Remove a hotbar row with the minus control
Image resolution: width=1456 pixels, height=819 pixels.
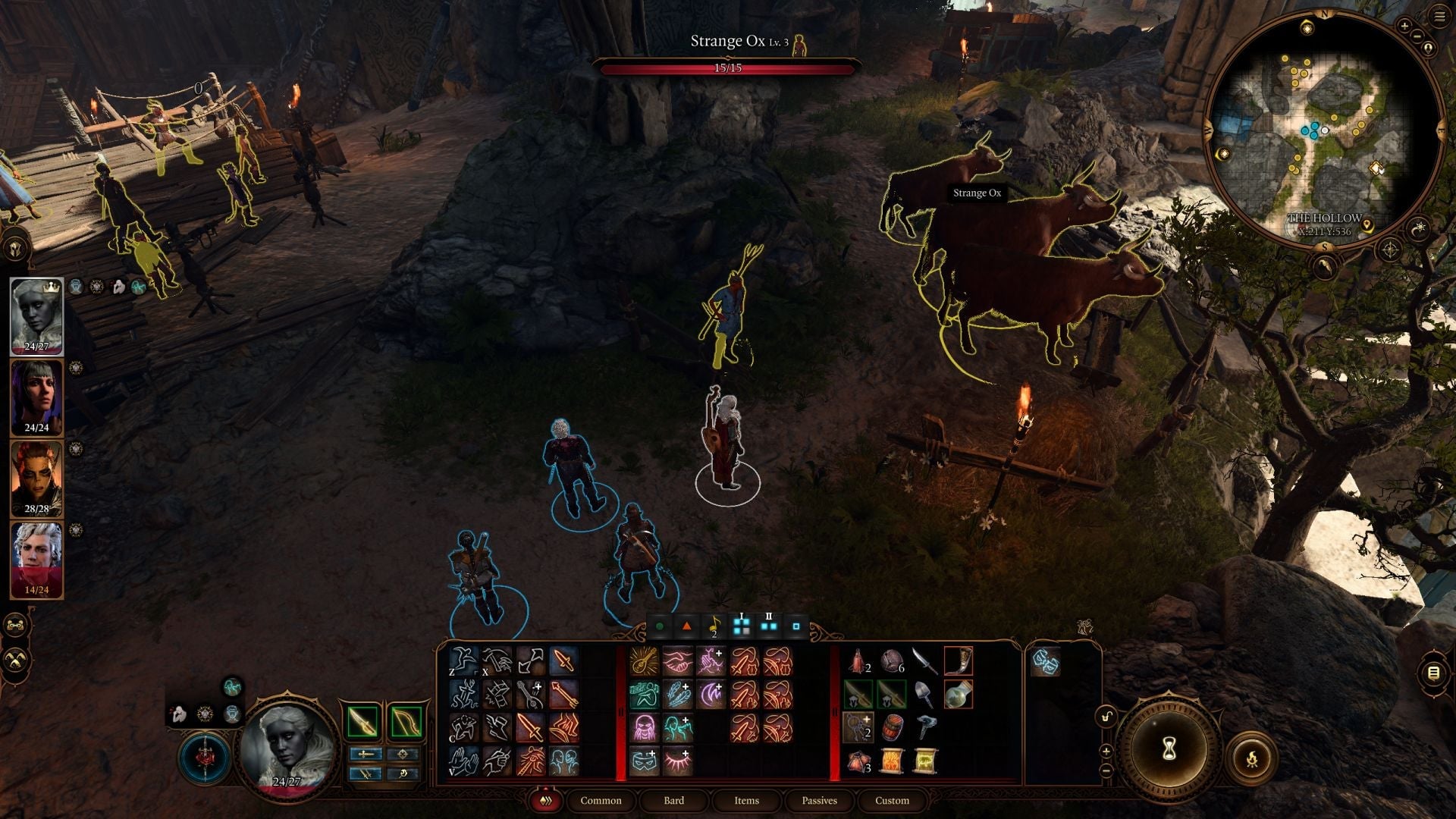1106,770
